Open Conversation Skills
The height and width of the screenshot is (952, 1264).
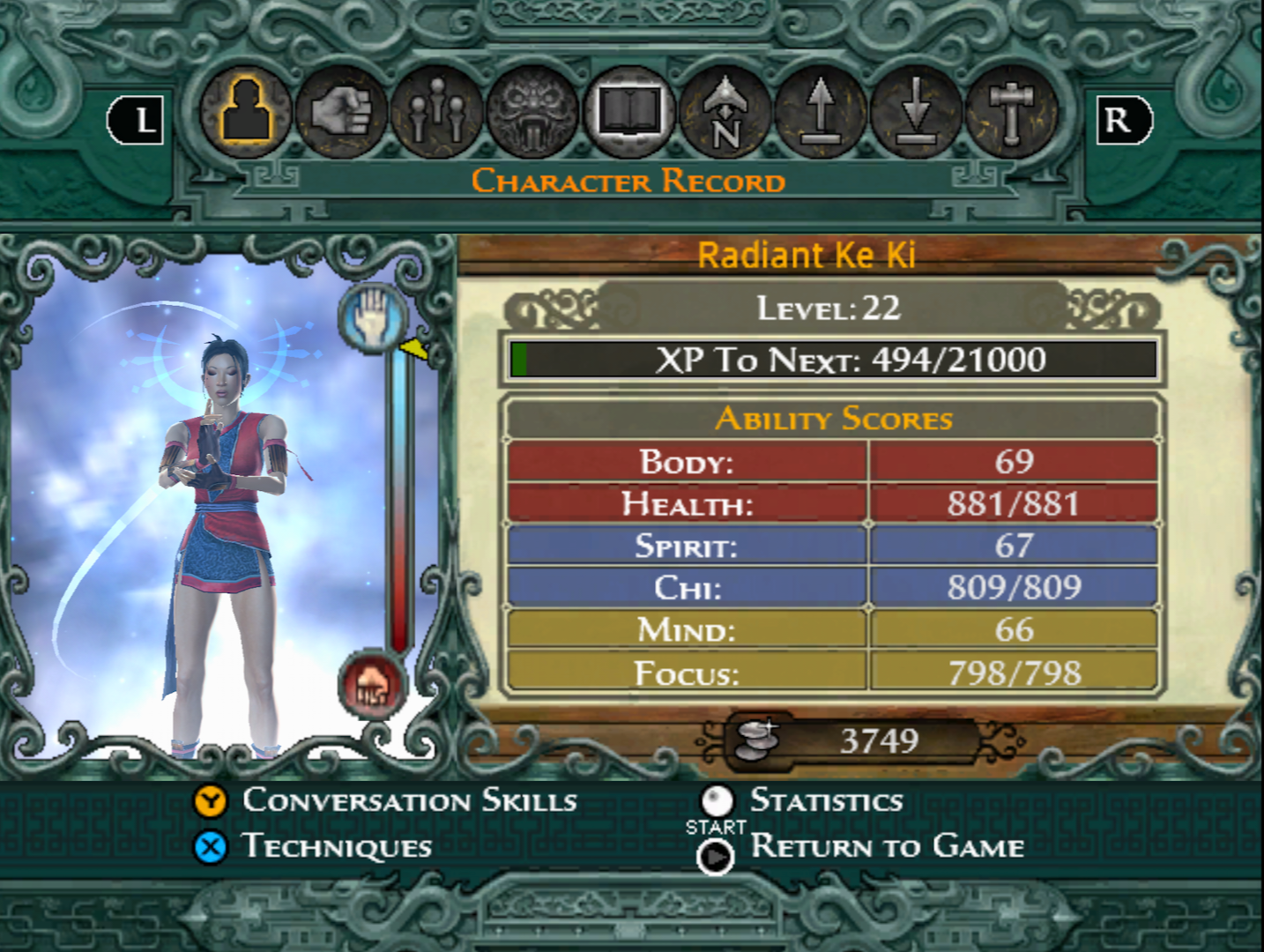409,800
